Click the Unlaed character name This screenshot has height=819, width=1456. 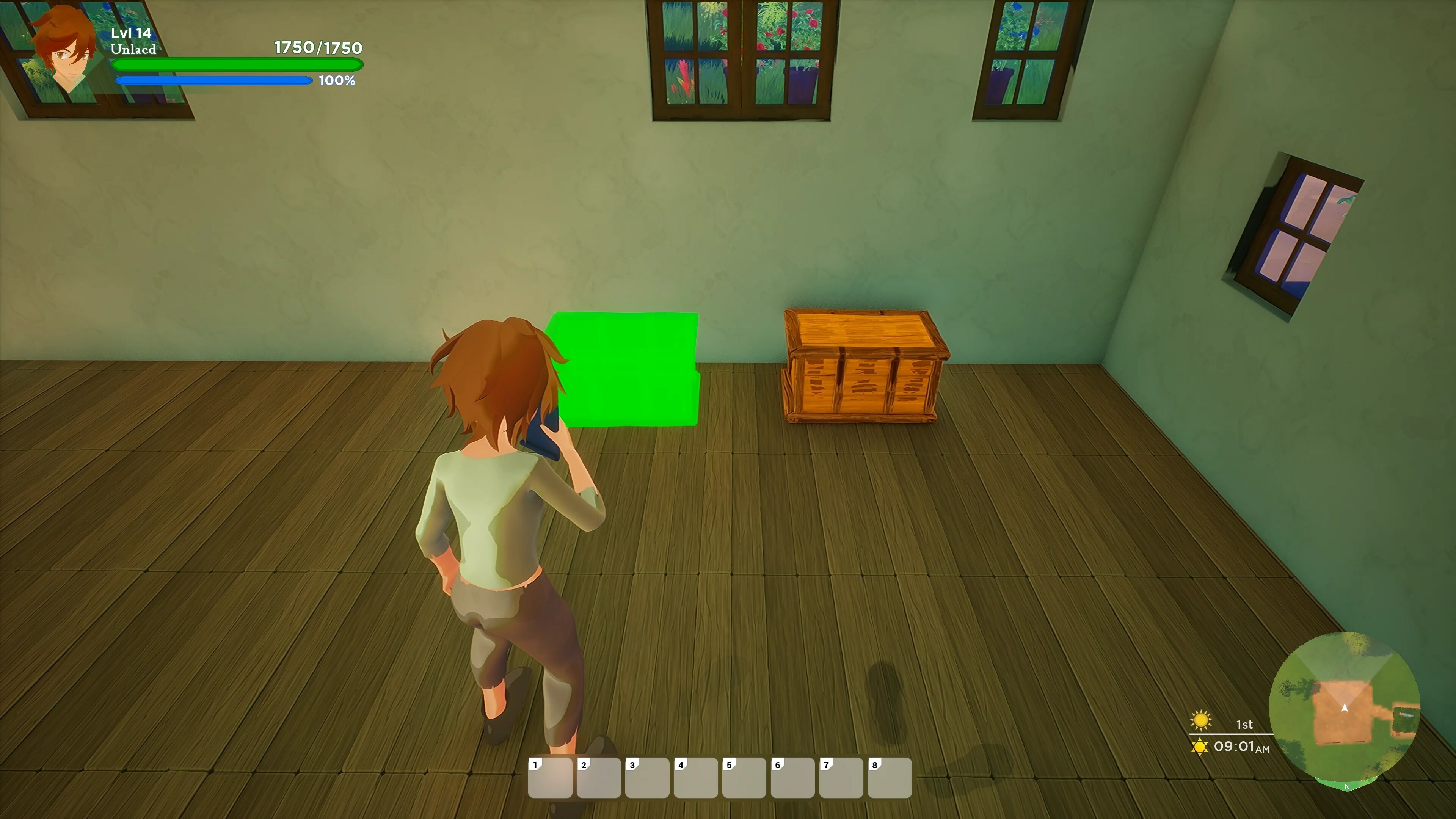(134, 50)
